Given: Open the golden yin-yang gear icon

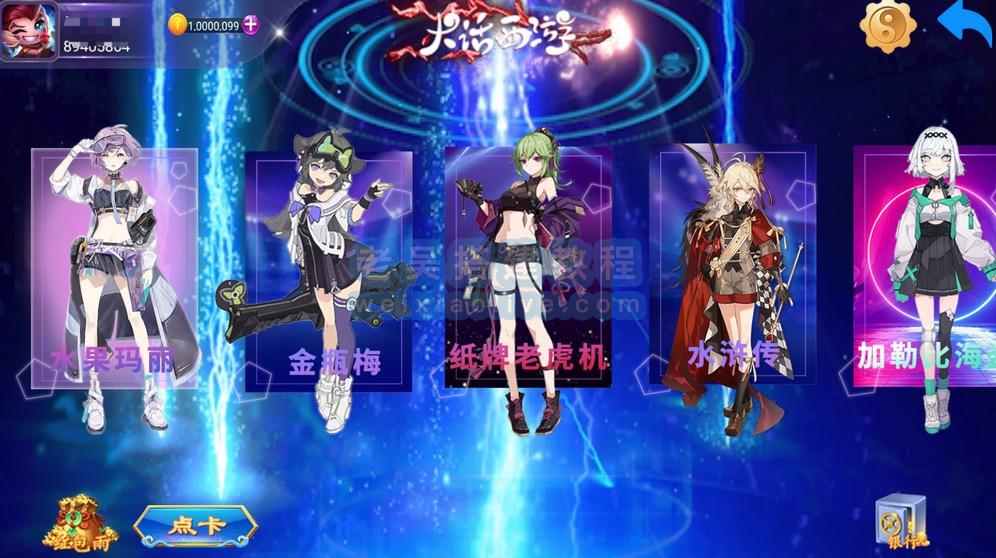Looking at the screenshot, I should (886, 28).
